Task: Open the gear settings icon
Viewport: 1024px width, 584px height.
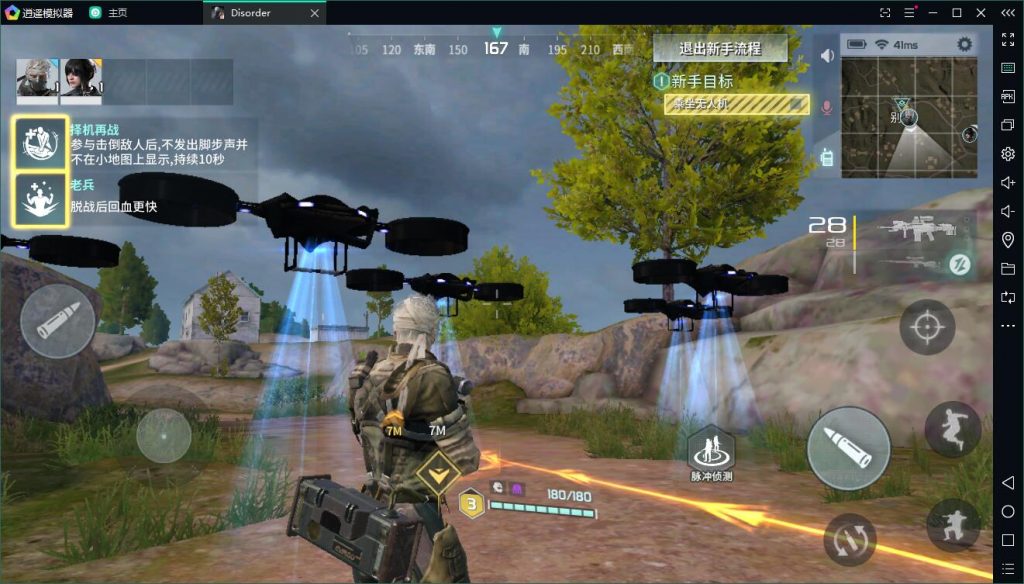Action: pyautogui.click(x=964, y=44)
